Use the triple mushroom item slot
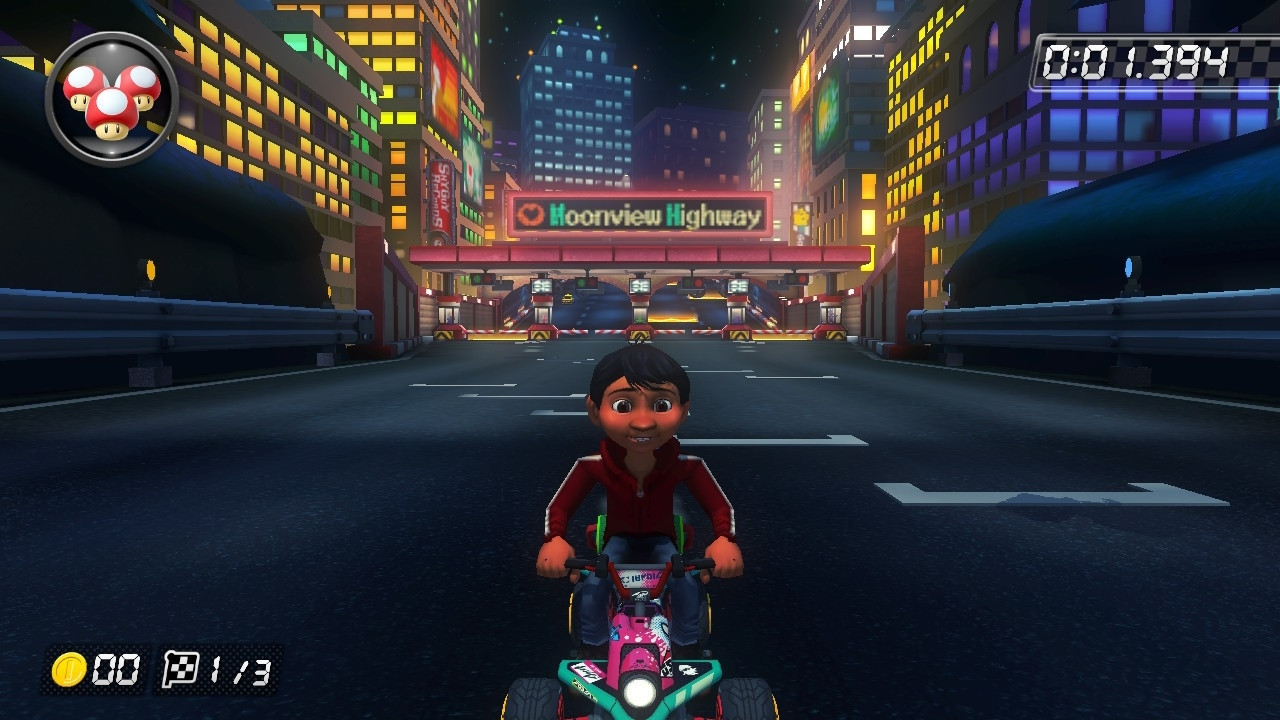1280x720 pixels. [111, 97]
